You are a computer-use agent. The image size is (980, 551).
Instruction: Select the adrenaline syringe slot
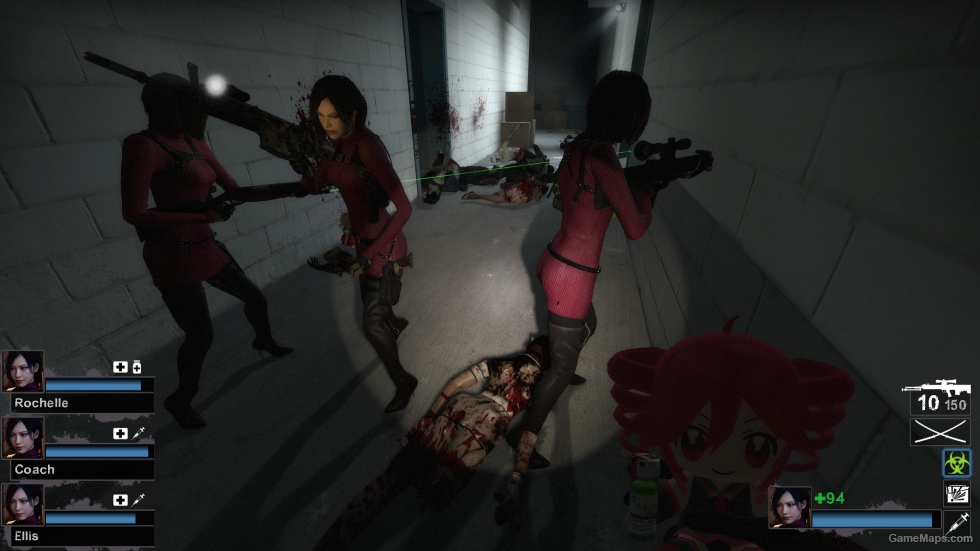(956, 521)
